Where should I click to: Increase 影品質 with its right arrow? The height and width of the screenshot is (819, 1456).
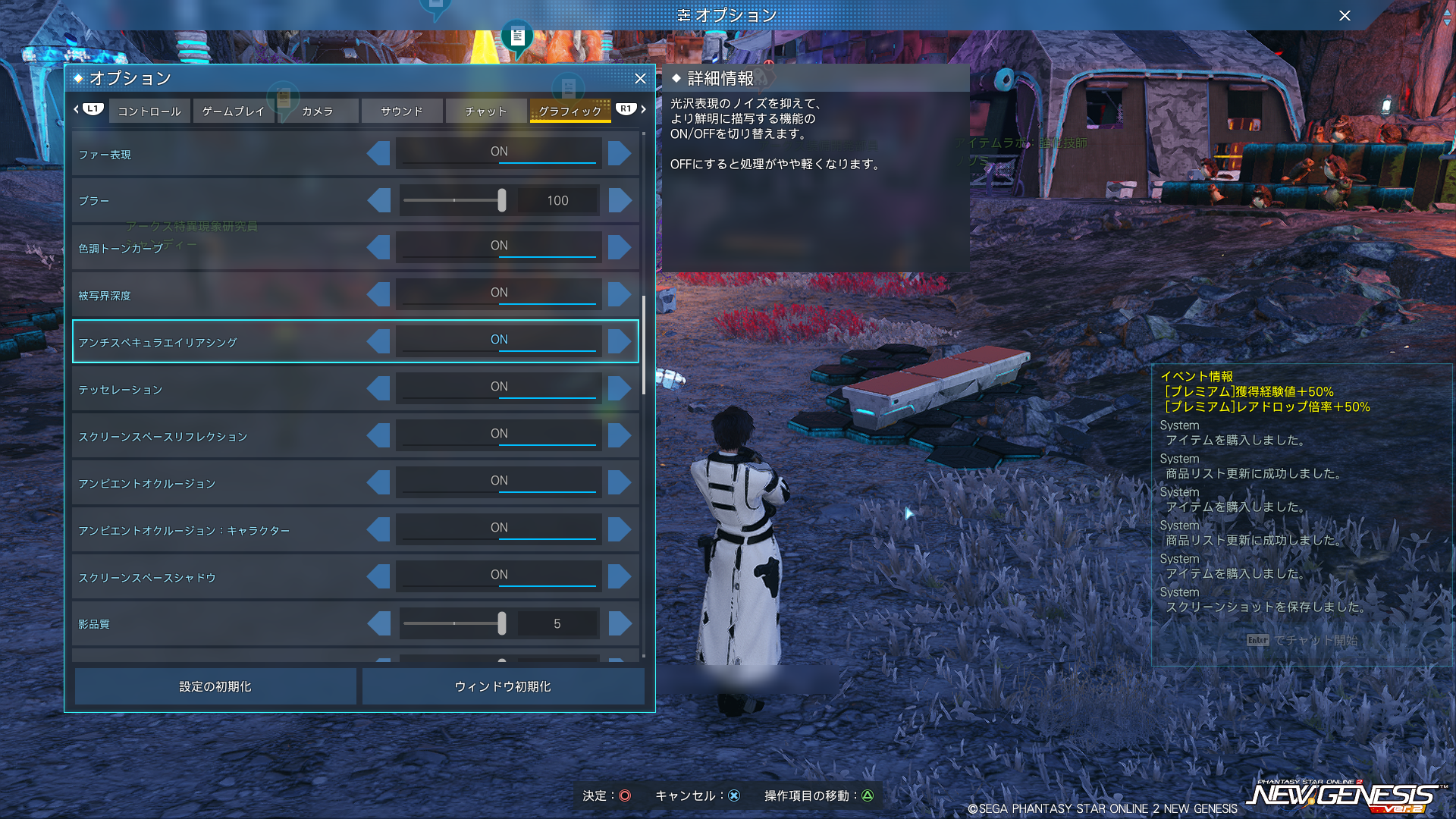coord(620,623)
